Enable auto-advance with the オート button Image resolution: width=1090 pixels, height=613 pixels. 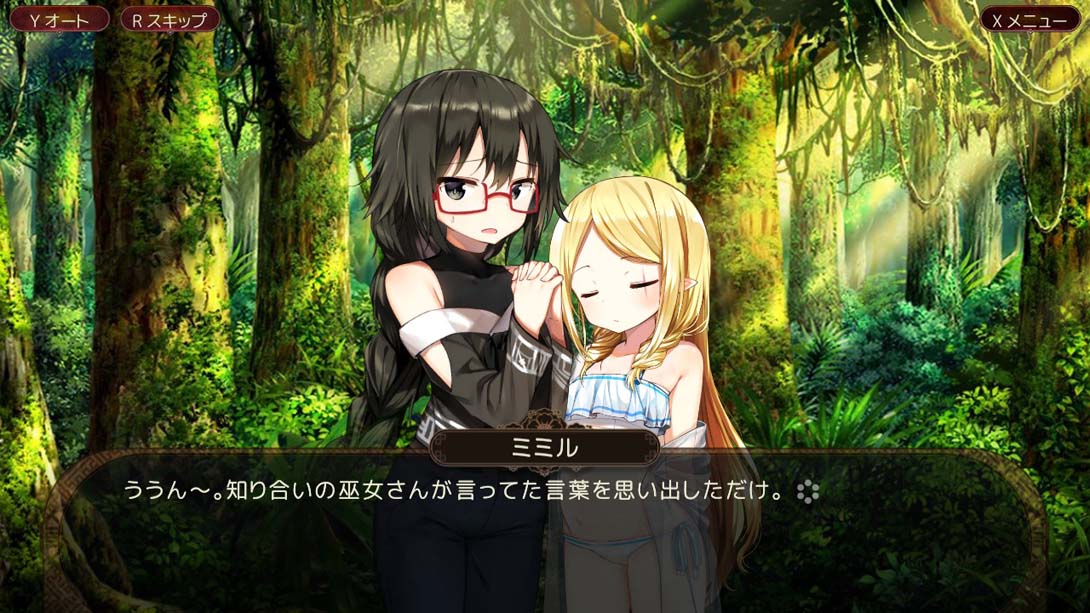pyautogui.click(x=59, y=19)
